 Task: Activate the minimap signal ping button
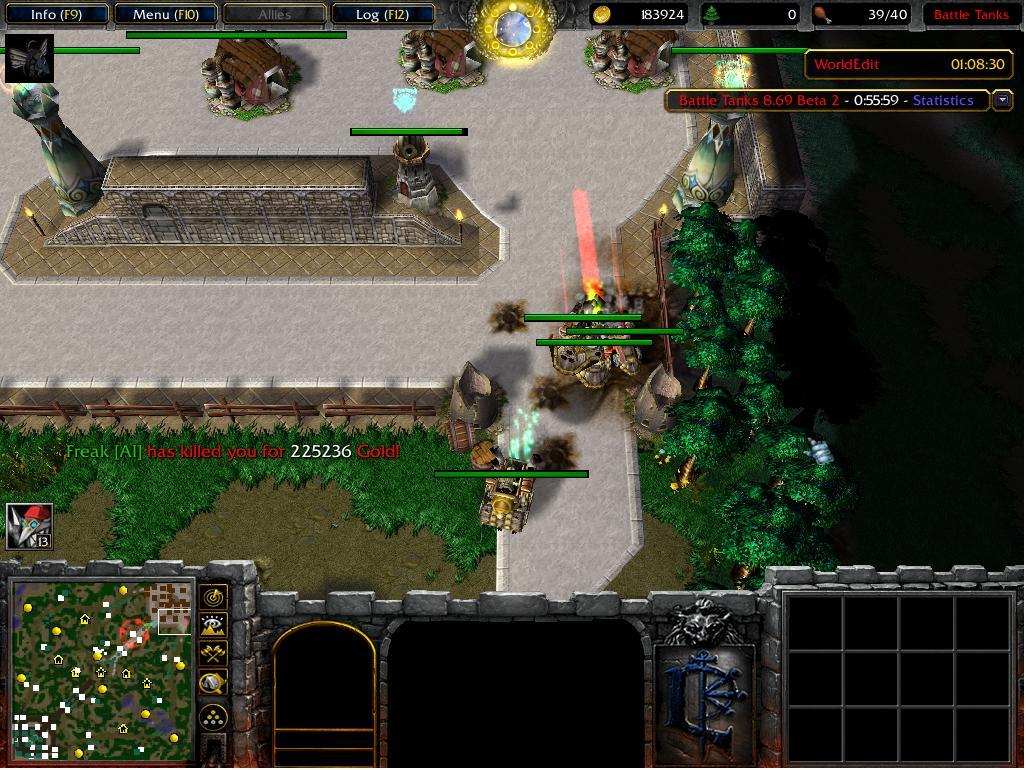point(213,598)
